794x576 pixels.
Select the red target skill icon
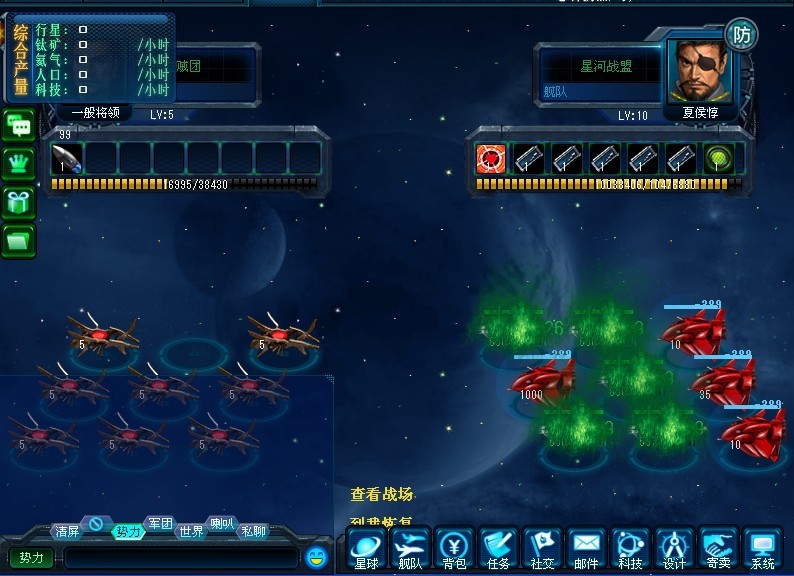(490, 158)
